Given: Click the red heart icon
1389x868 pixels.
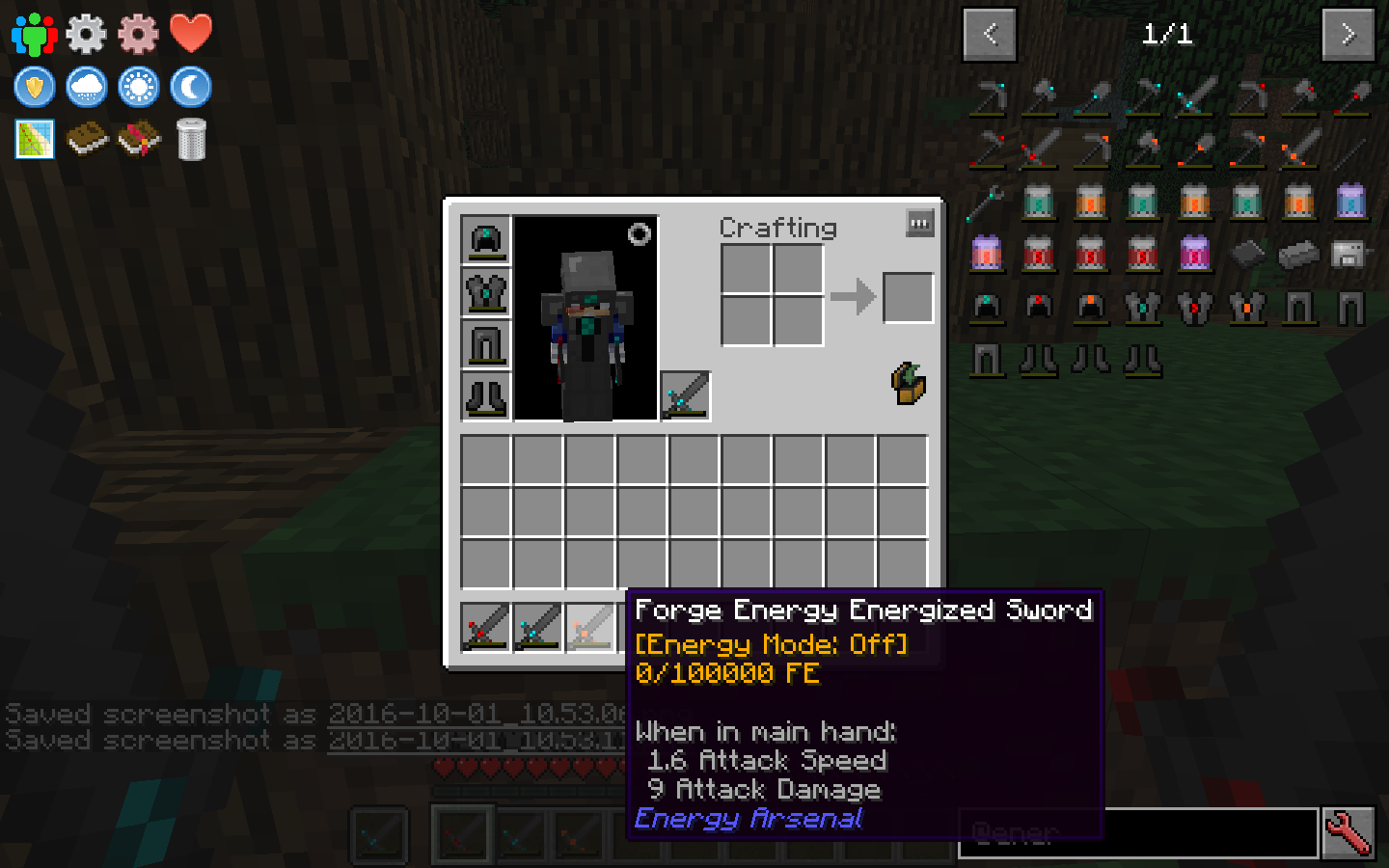Looking at the screenshot, I should [x=190, y=32].
